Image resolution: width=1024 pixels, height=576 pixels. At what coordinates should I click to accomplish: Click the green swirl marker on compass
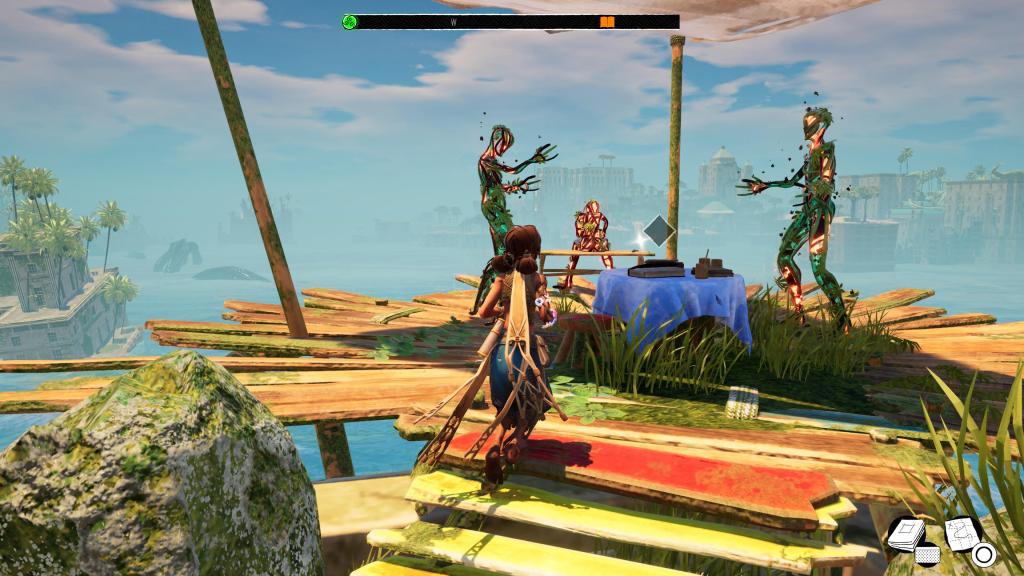click(x=350, y=21)
